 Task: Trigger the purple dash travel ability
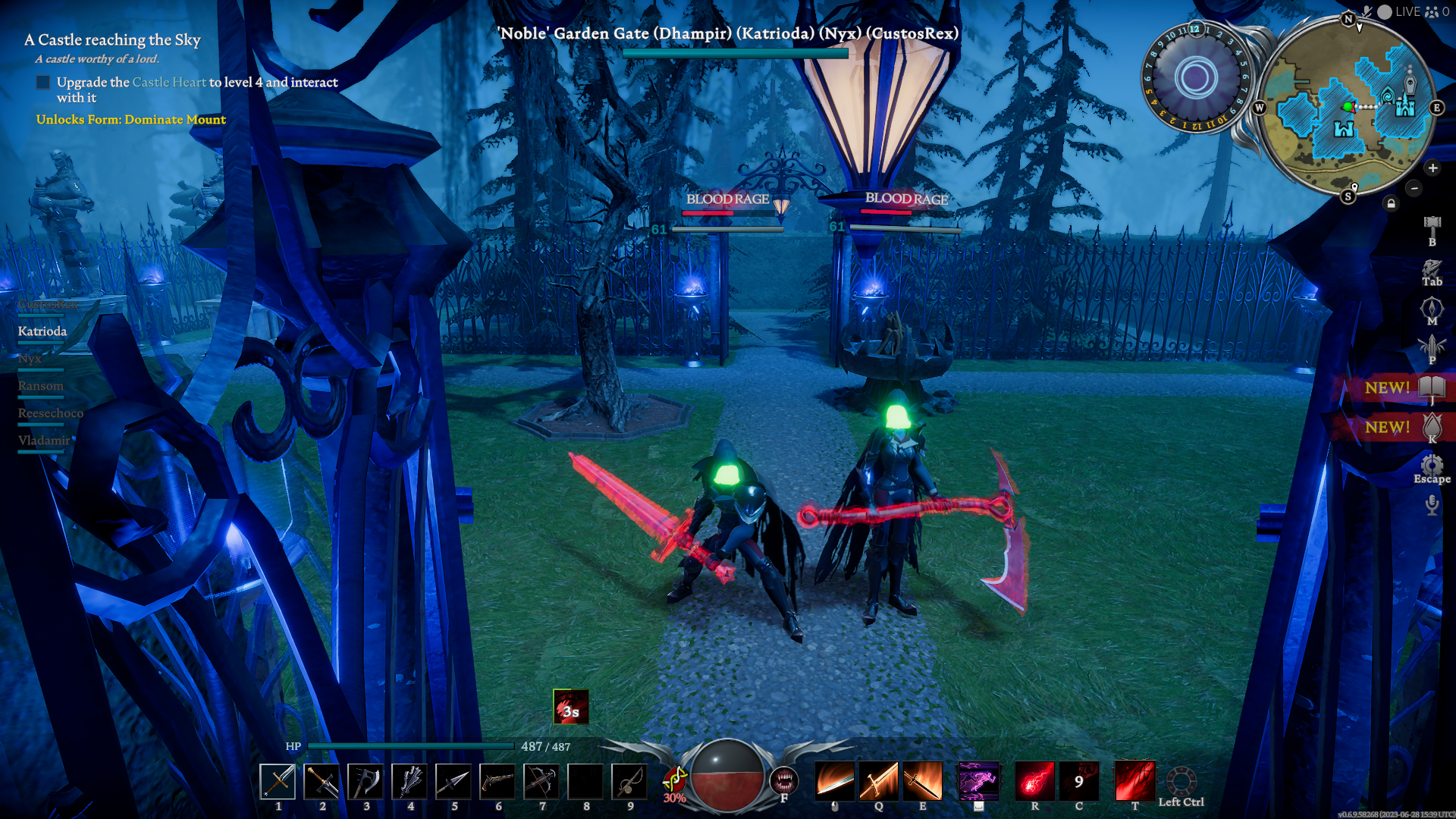(x=978, y=781)
